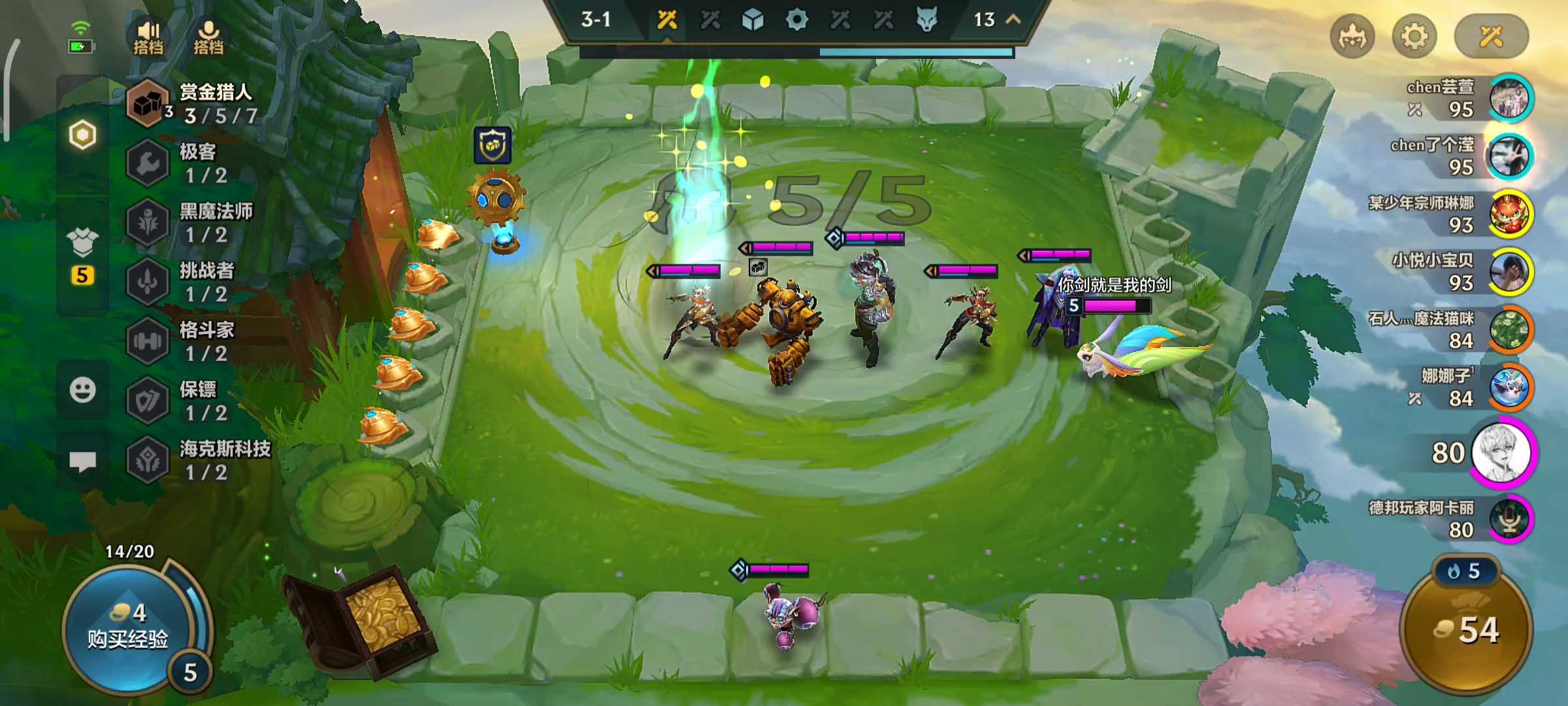Spectate 德邦玩家阿卡丽 in the player list
The height and width of the screenshot is (706, 1568).
(x=1509, y=518)
